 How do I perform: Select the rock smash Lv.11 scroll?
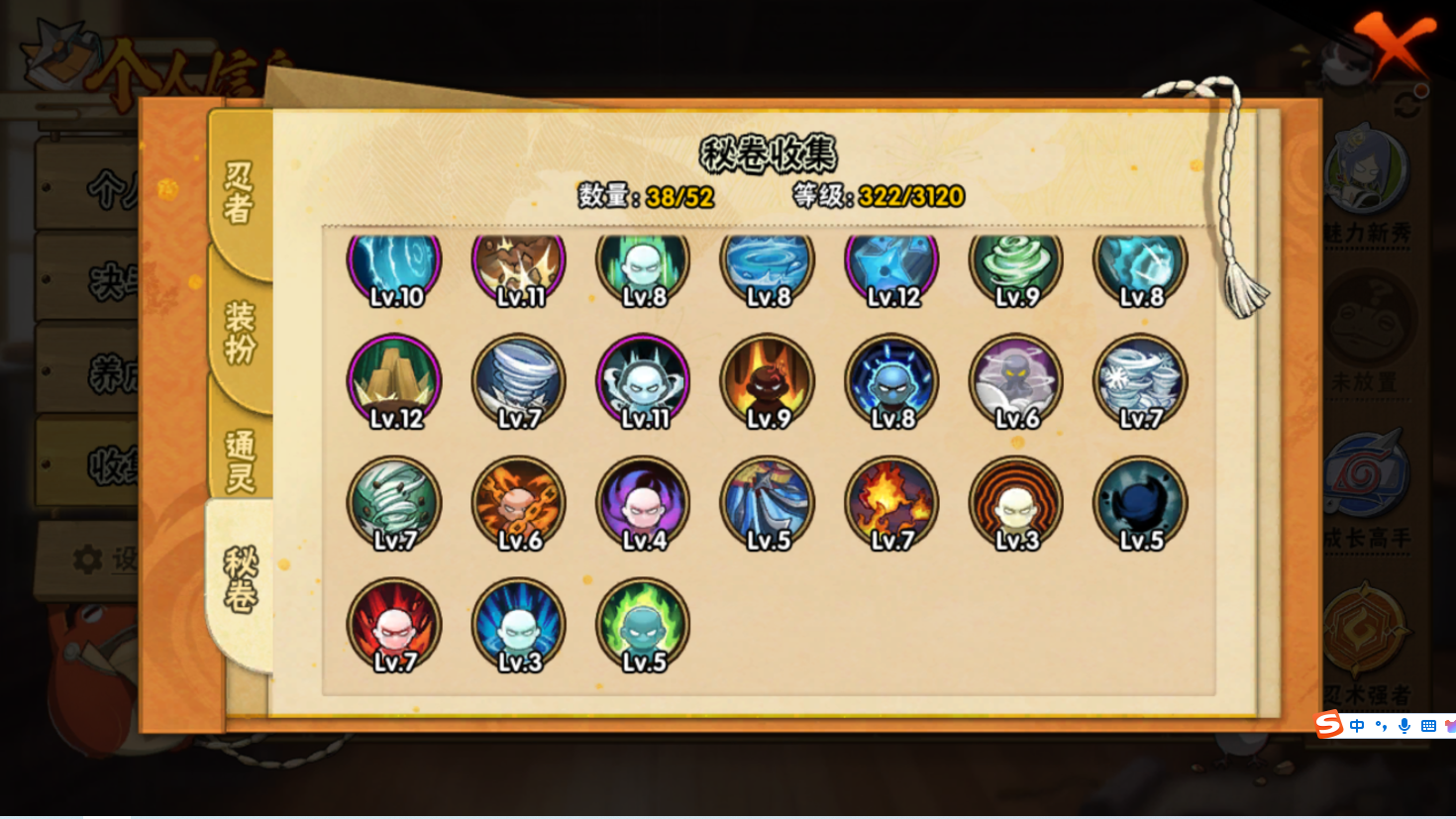(519, 265)
